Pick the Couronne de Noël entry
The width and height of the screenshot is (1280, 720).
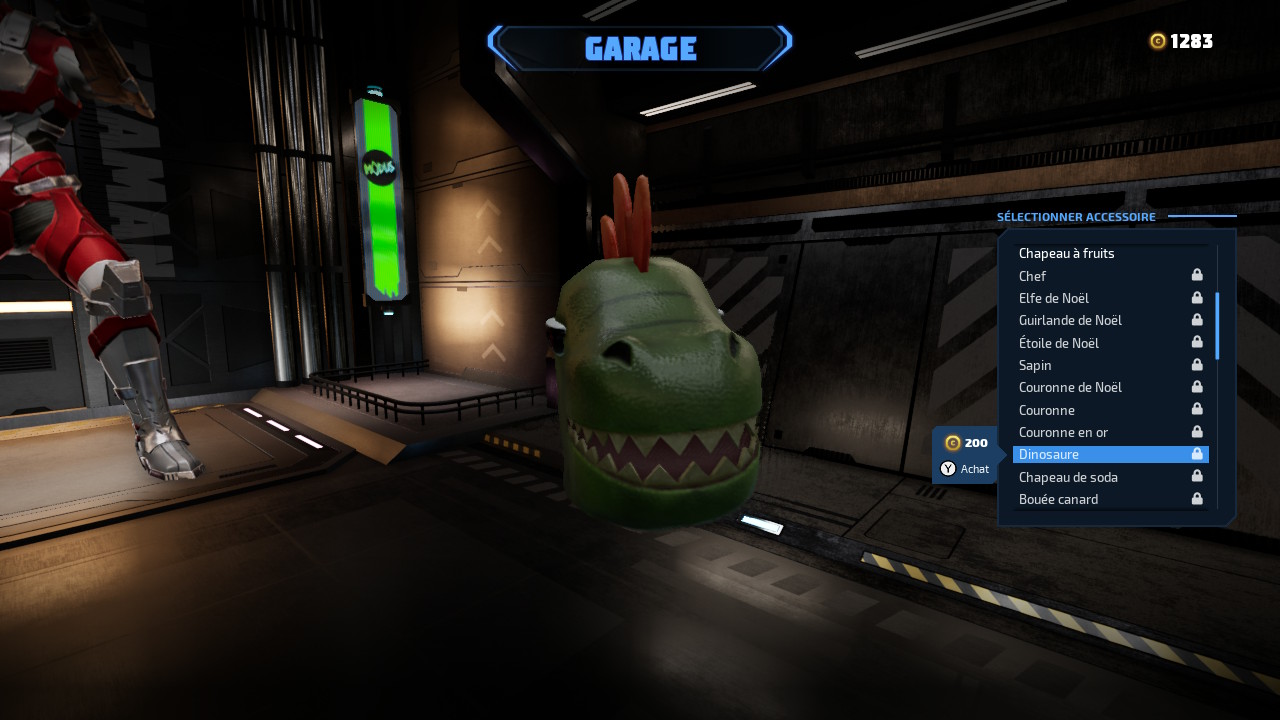(1070, 387)
